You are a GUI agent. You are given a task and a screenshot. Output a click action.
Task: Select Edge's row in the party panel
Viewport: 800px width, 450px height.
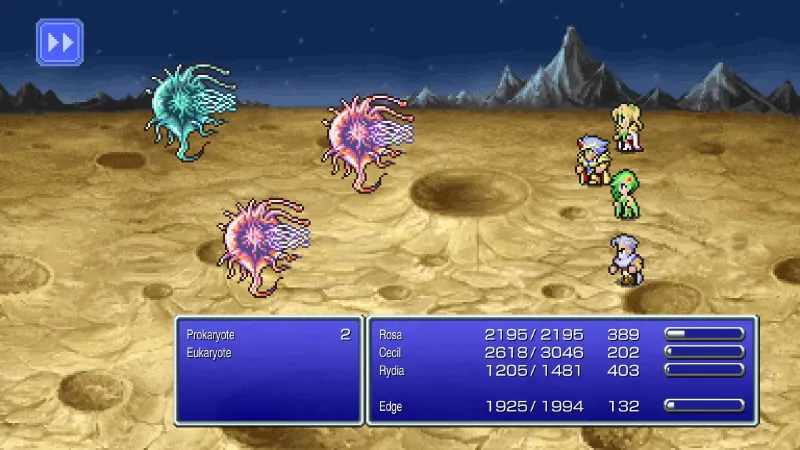pos(560,405)
